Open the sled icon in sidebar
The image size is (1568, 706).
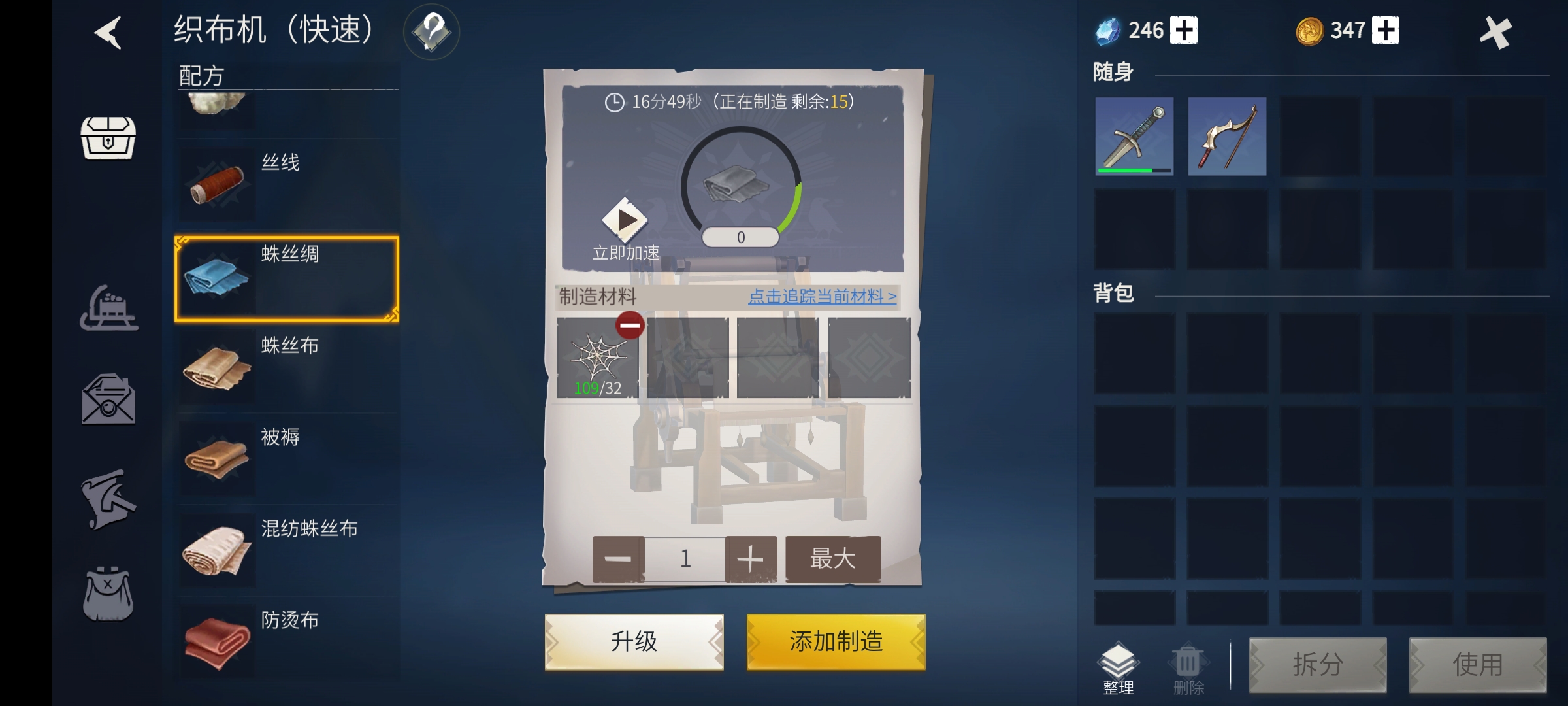pyautogui.click(x=110, y=307)
